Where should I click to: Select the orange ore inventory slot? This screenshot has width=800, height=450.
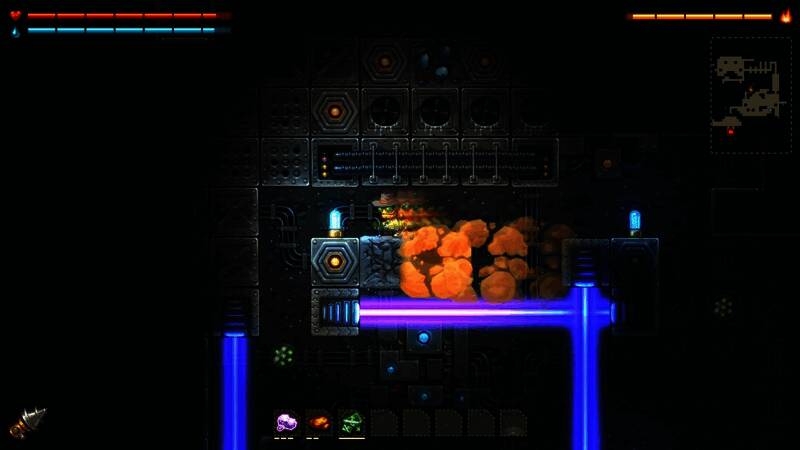[319, 423]
